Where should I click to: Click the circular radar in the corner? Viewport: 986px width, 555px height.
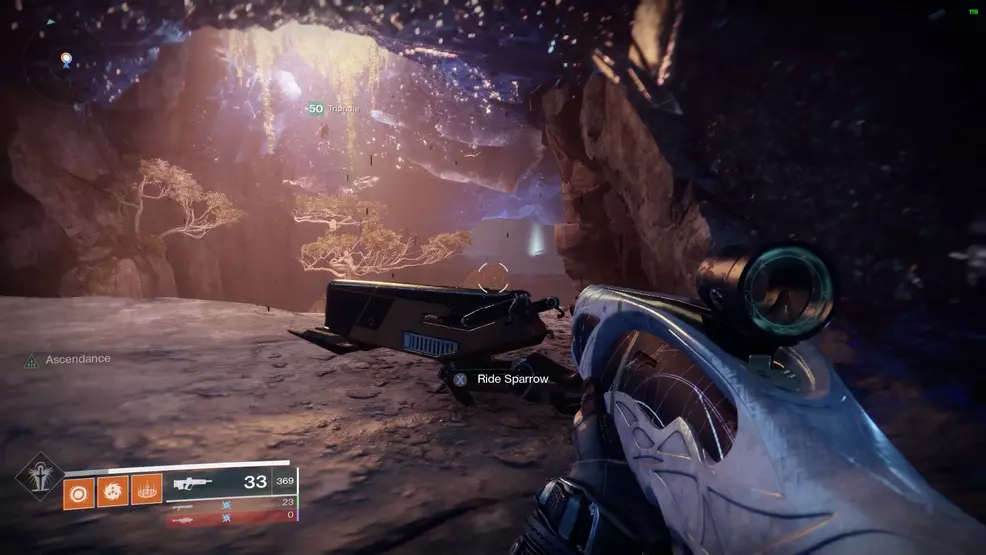pos(66,63)
